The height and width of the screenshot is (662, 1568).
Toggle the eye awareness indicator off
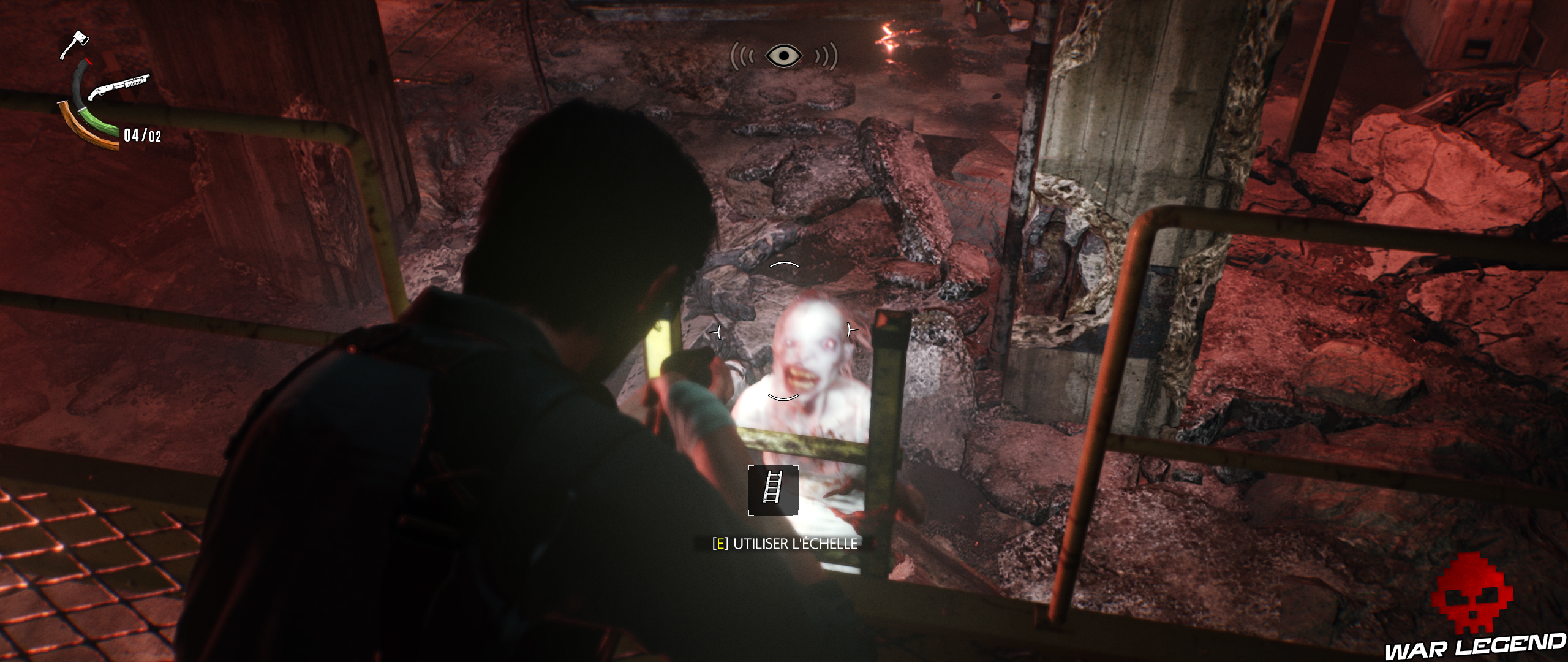pos(783,55)
